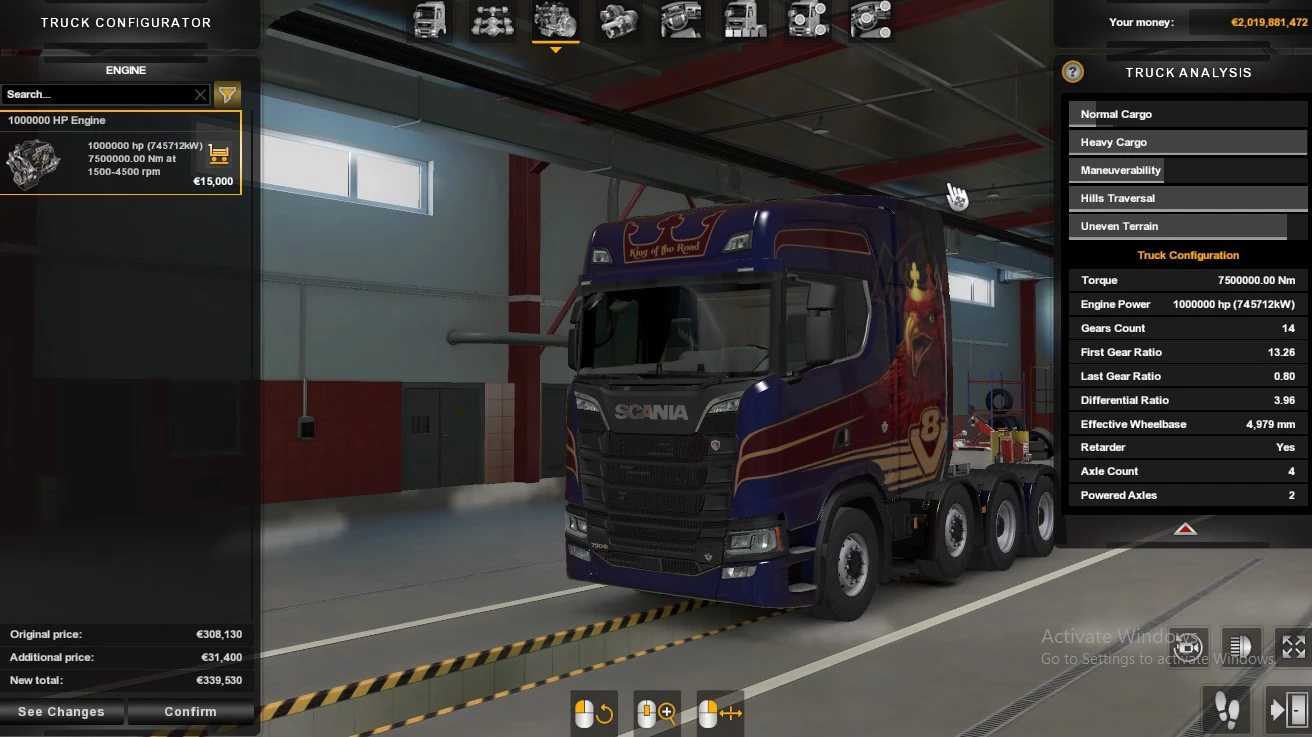Open the Transmission configuration category
This screenshot has height=737, width=1312.
click(x=618, y=20)
